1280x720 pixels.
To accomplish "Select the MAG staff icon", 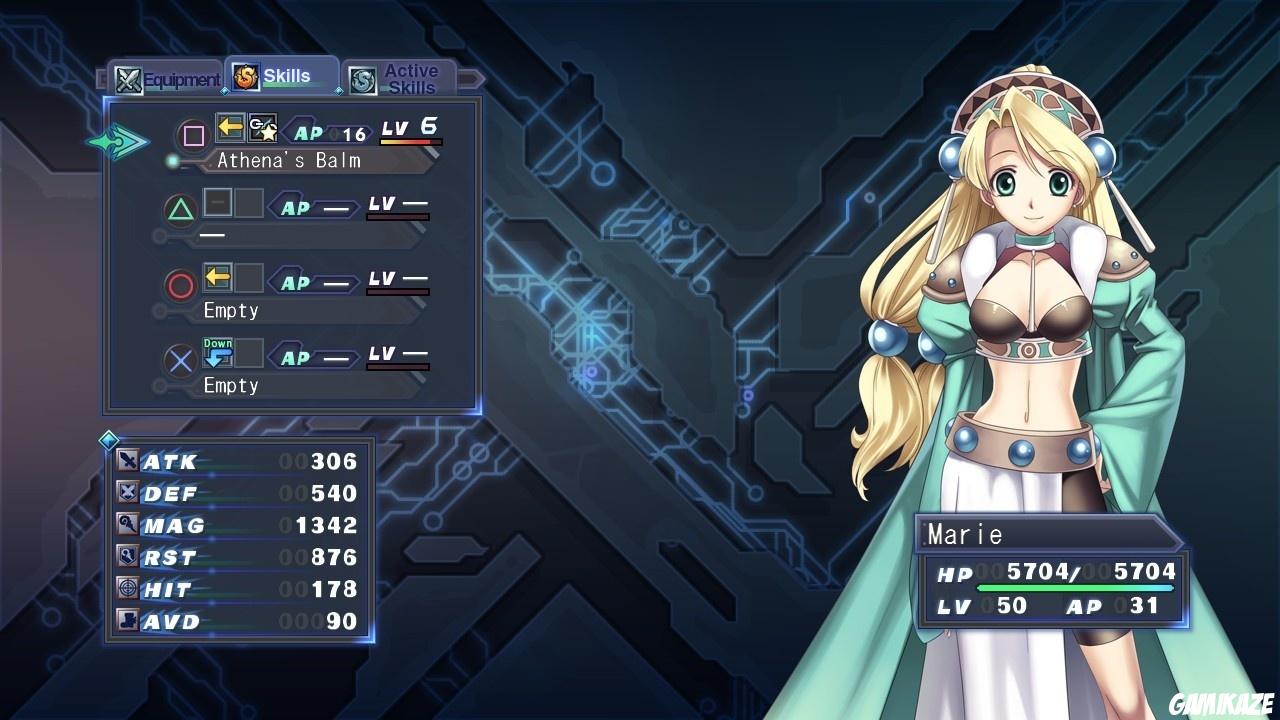I will (x=128, y=524).
